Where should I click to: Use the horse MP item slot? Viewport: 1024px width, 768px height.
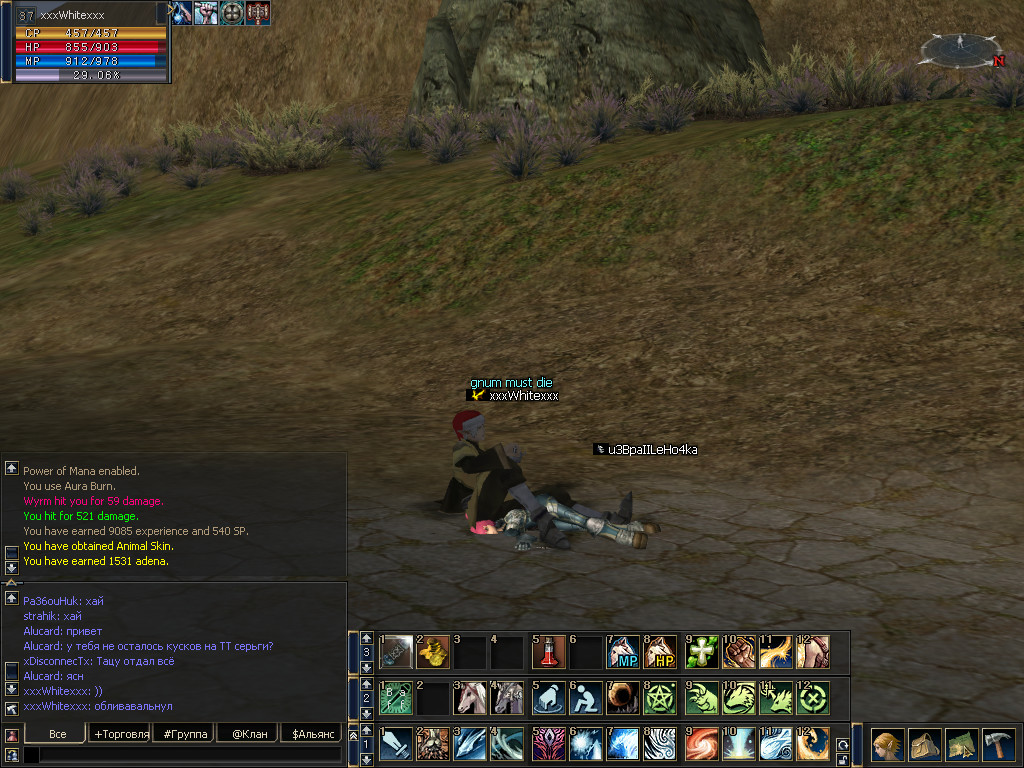[623, 652]
